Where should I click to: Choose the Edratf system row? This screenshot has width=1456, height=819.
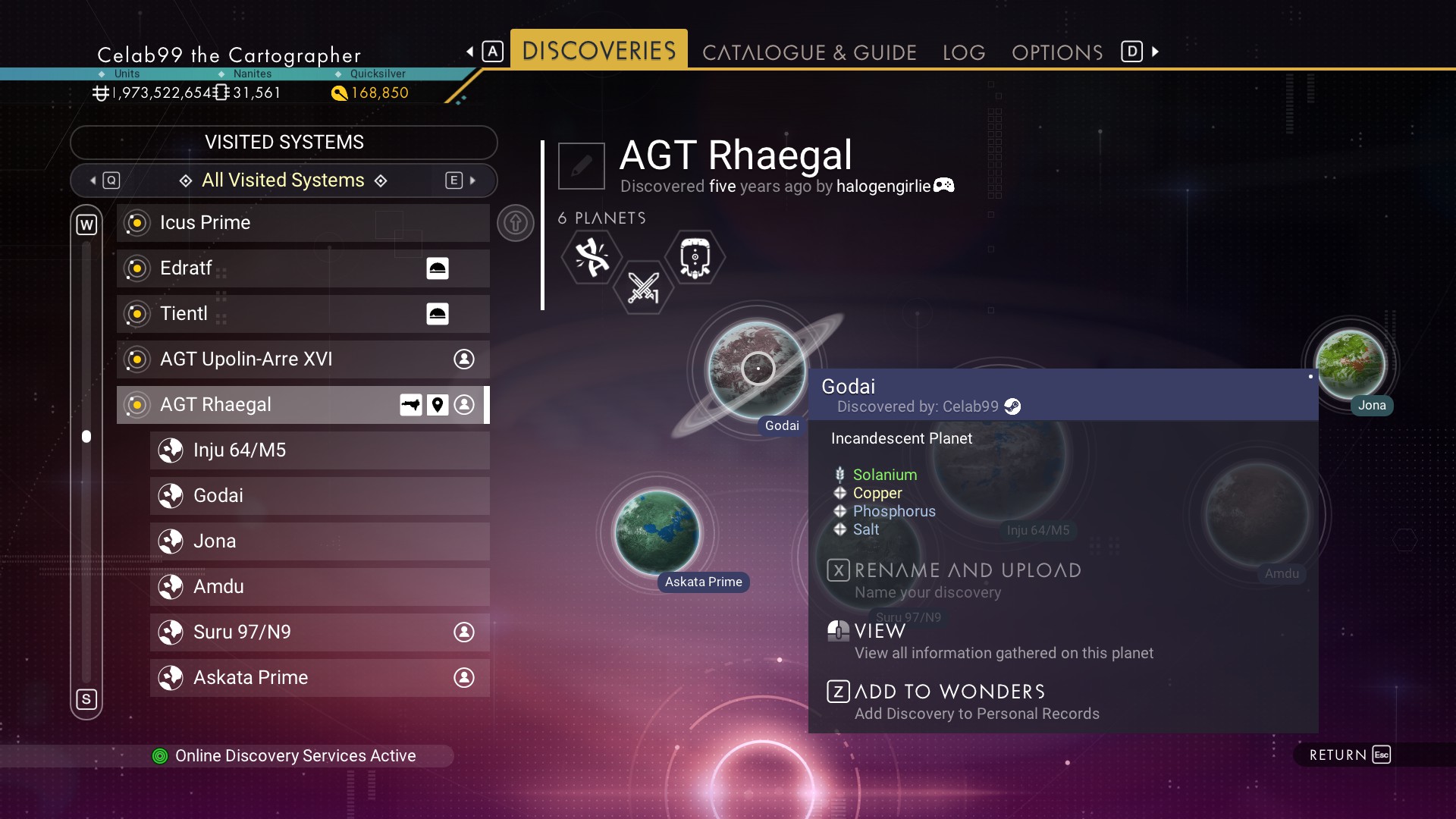[303, 268]
